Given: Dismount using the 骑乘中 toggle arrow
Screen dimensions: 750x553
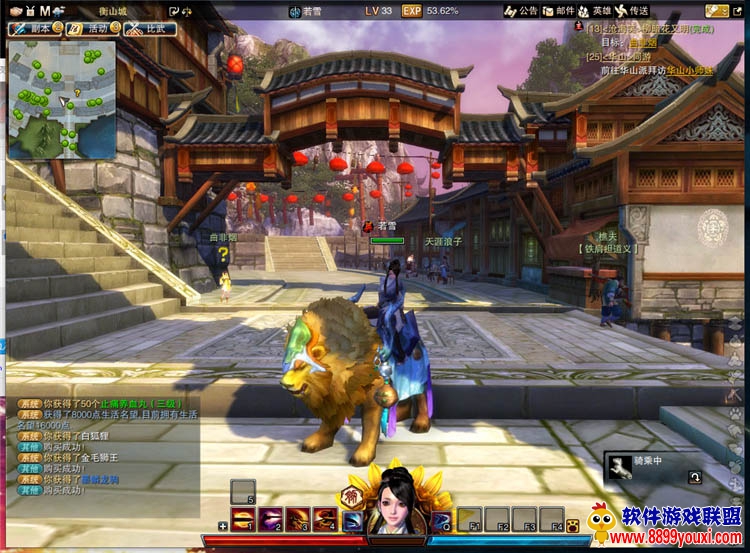Looking at the screenshot, I should (x=695, y=478).
